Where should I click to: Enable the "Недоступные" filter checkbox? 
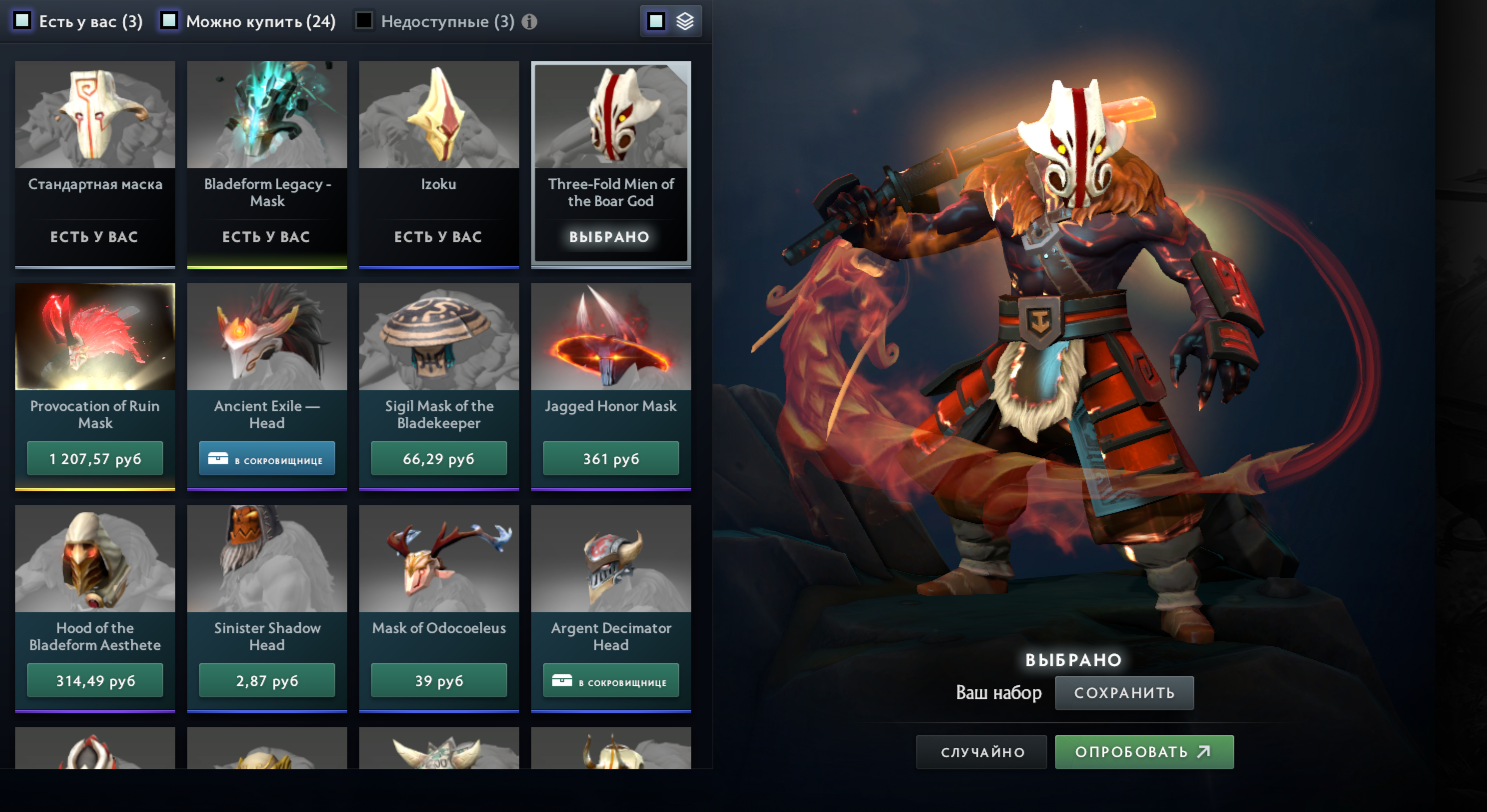coord(365,21)
